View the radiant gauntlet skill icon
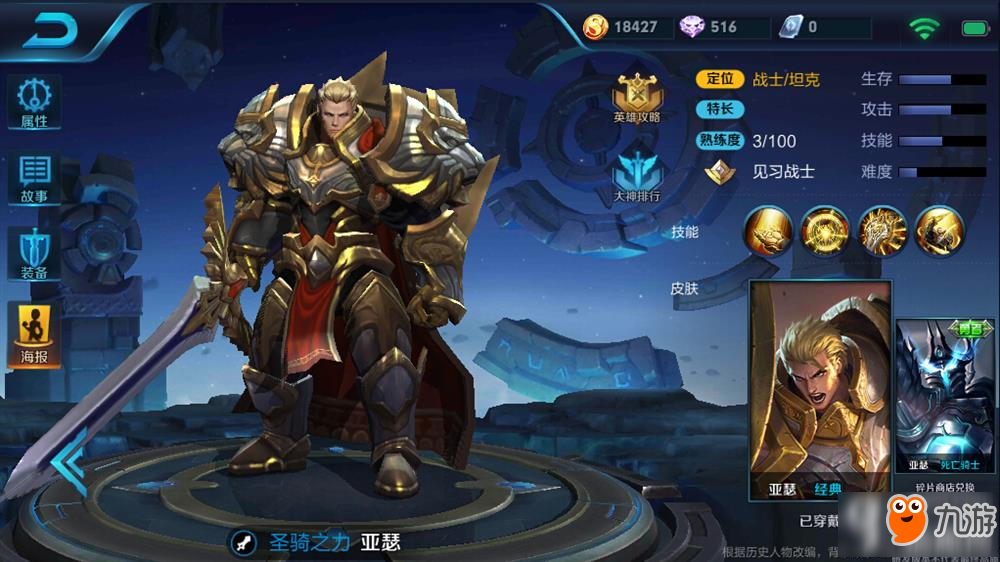This screenshot has width=1000, height=562. pyautogui.click(x=882, y=231)
